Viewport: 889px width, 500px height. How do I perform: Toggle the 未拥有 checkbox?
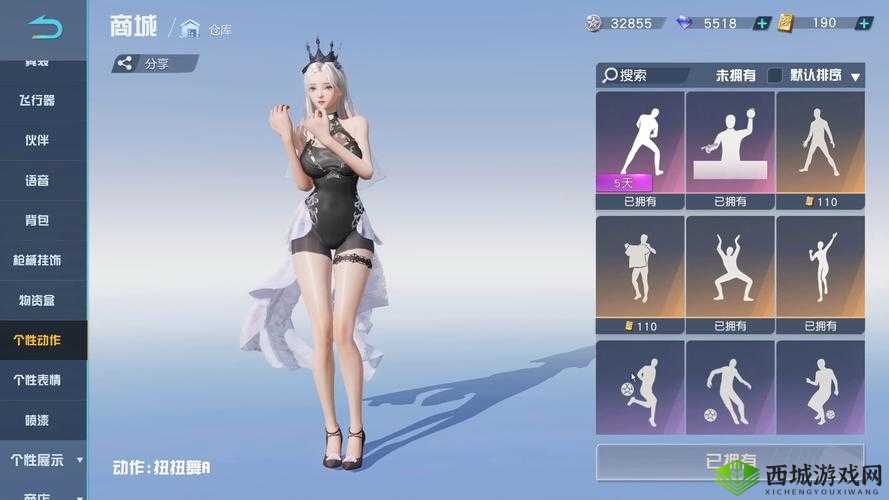[x=774, y=75]
